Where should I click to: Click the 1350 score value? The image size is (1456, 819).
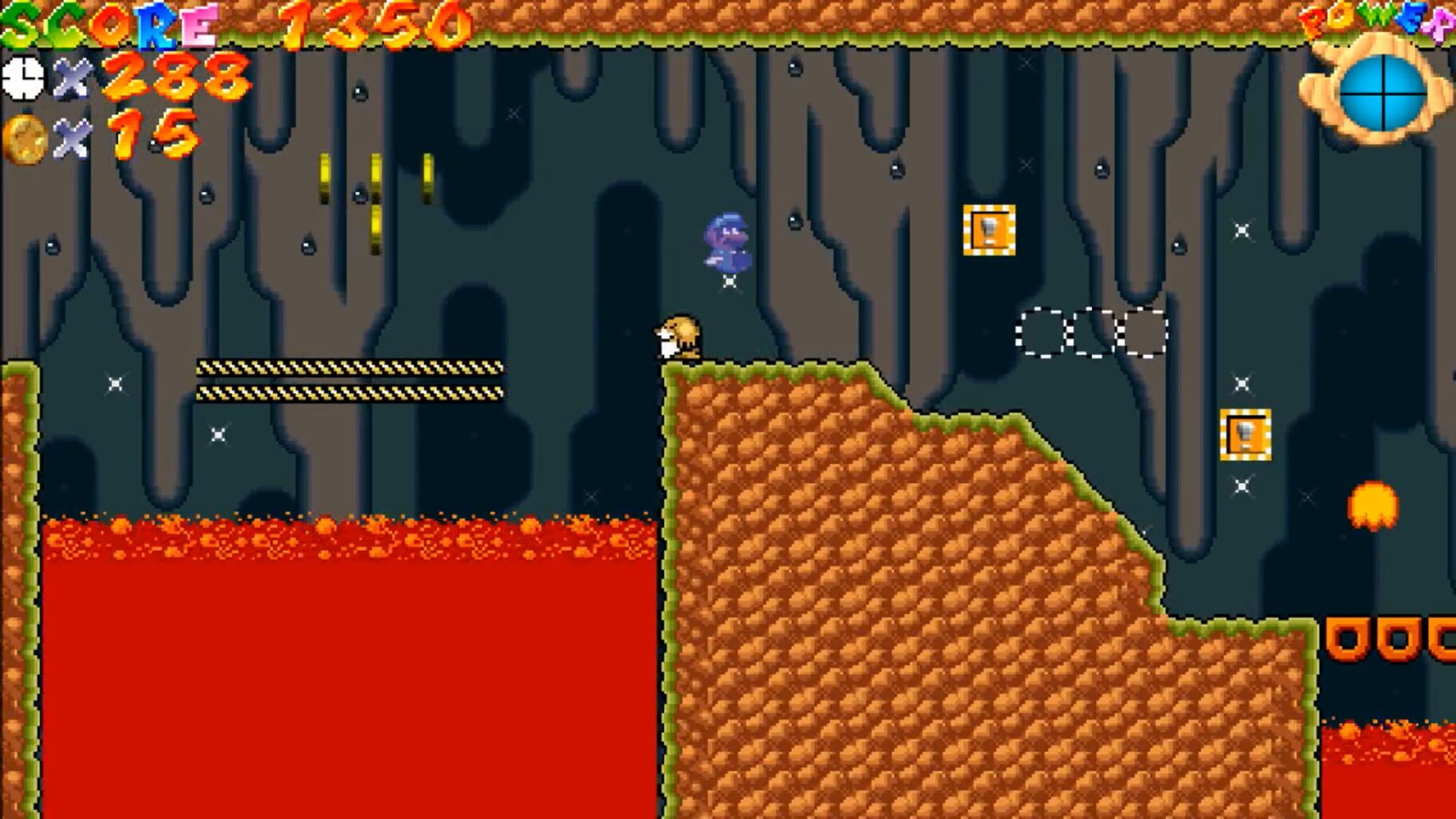click(368, 24)
